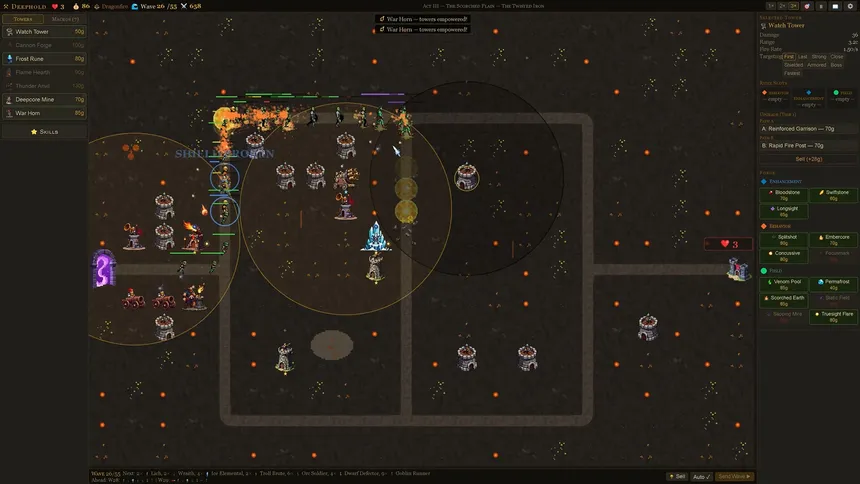Buy the Bloodstone enhancement rune
Viewport: 860px width, 484px height.
783,194
